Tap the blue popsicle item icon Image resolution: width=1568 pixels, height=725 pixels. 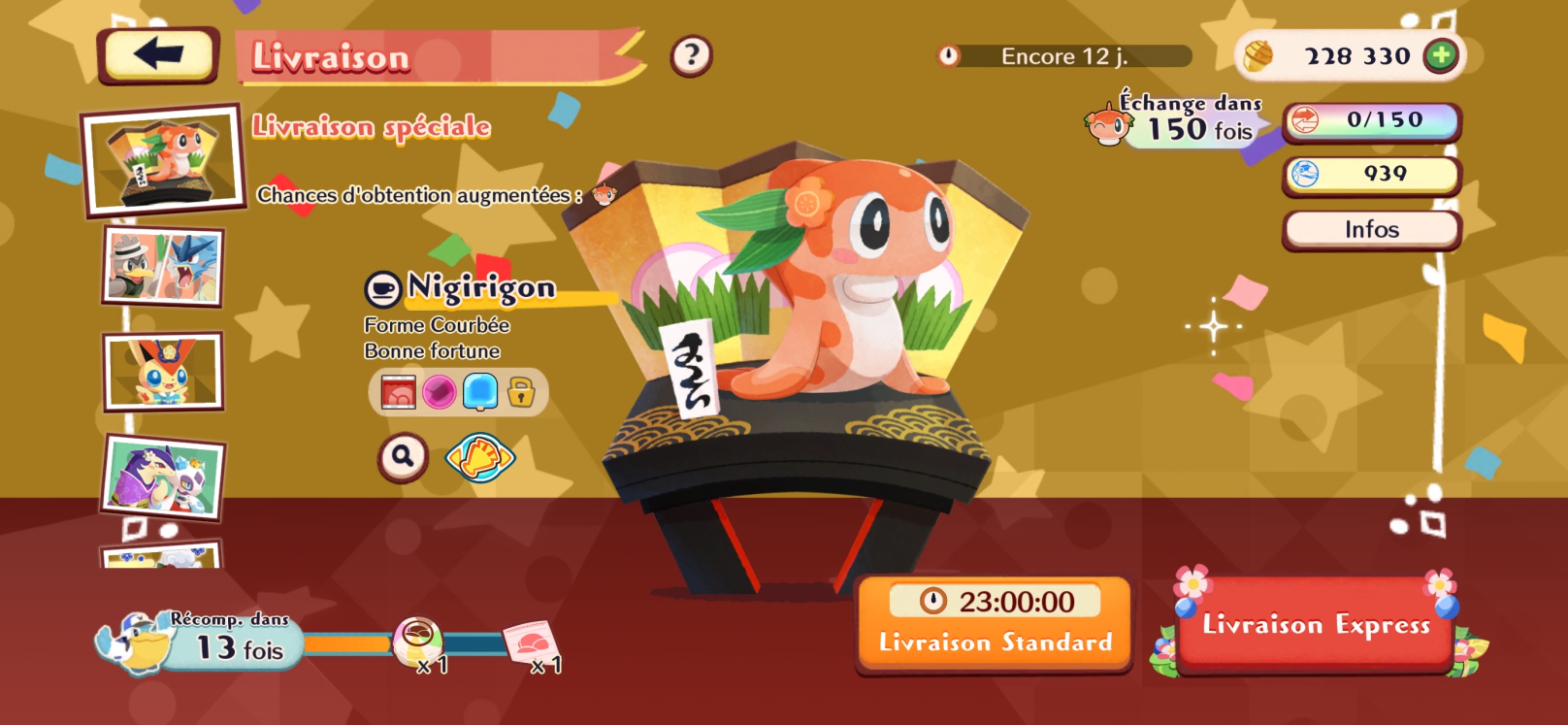pyautogui.click(x=480, y=392)
